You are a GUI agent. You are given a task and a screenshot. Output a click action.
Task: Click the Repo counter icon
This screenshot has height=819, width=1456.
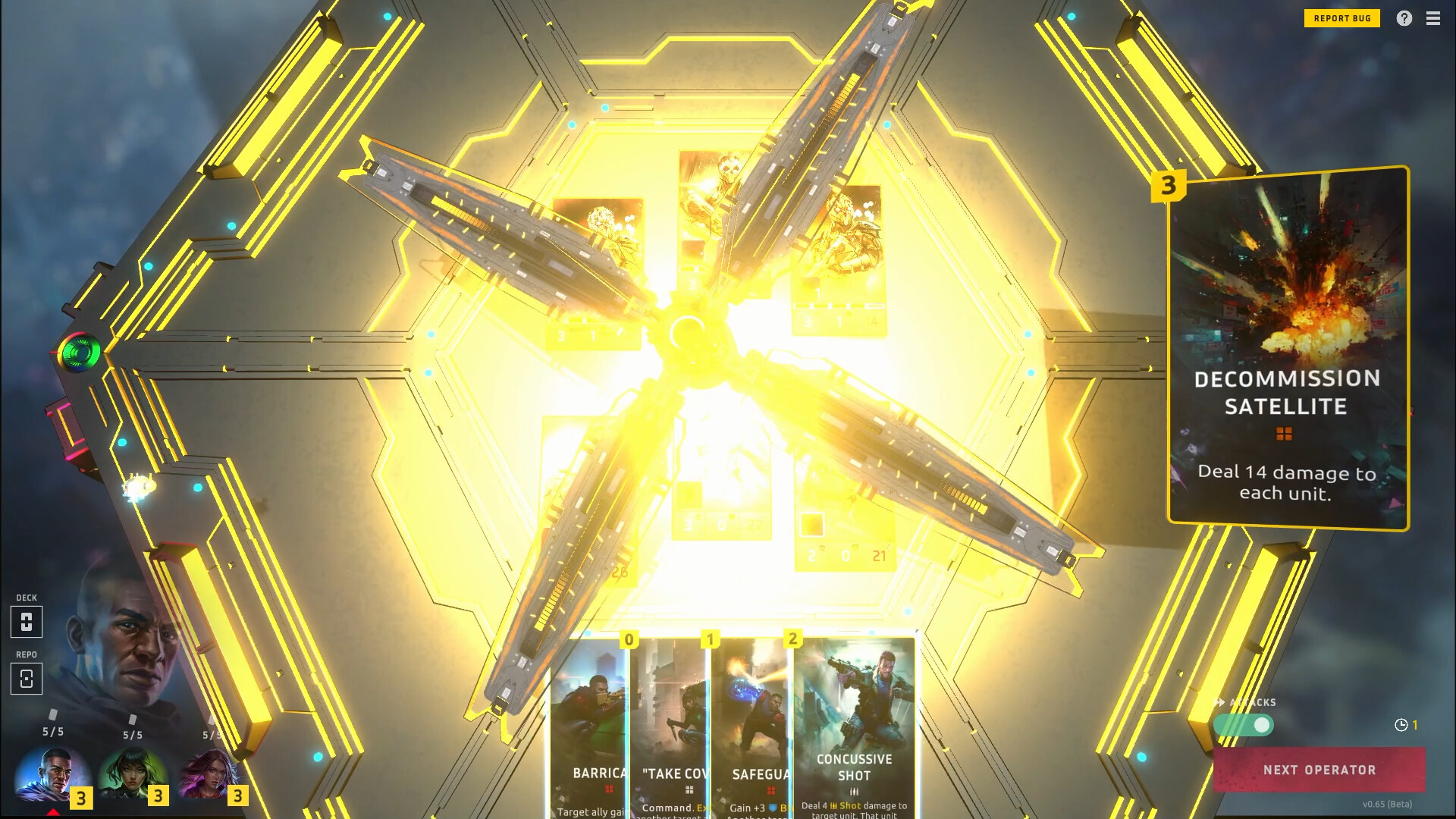[x=27, y=679]
